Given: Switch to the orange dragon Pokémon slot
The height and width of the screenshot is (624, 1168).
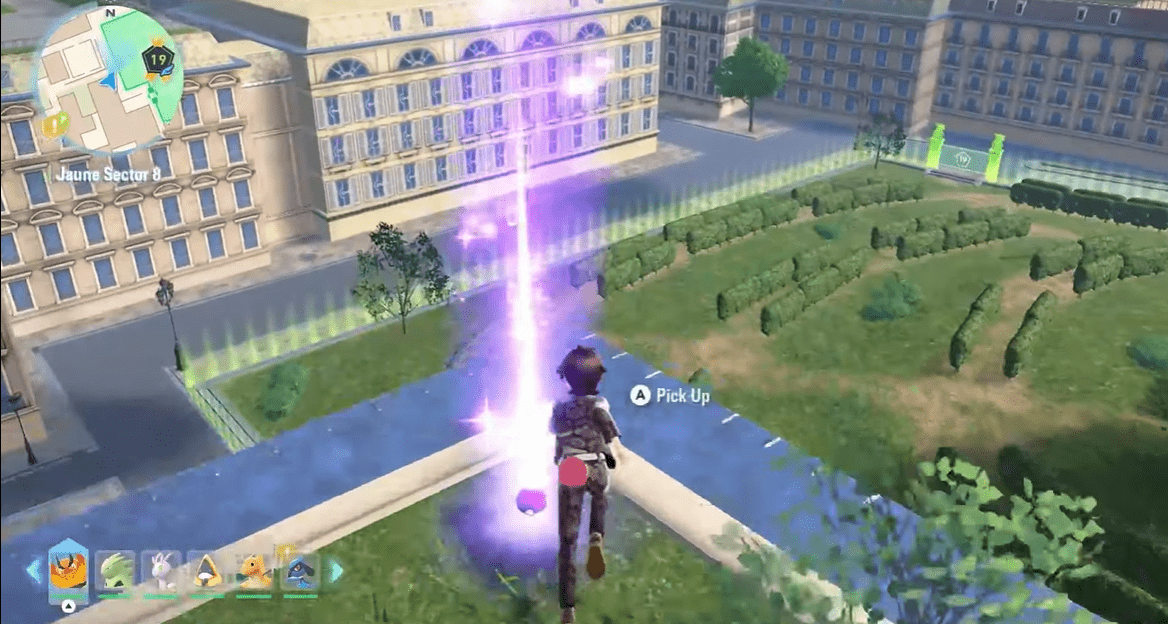Looking at the screenshot, I should (253, 572).
